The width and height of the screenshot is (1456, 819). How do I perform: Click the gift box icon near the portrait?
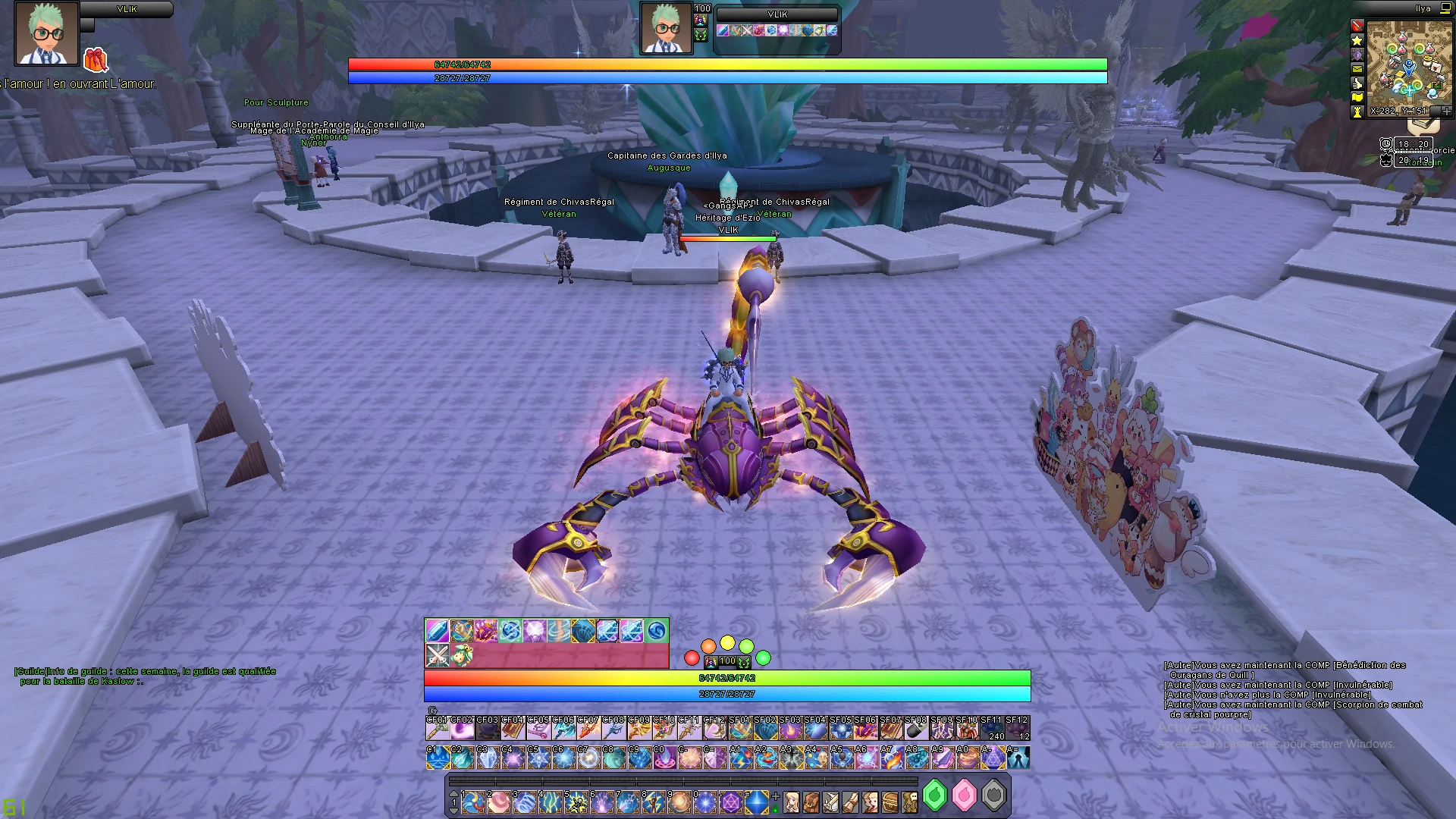pos(96,60)
